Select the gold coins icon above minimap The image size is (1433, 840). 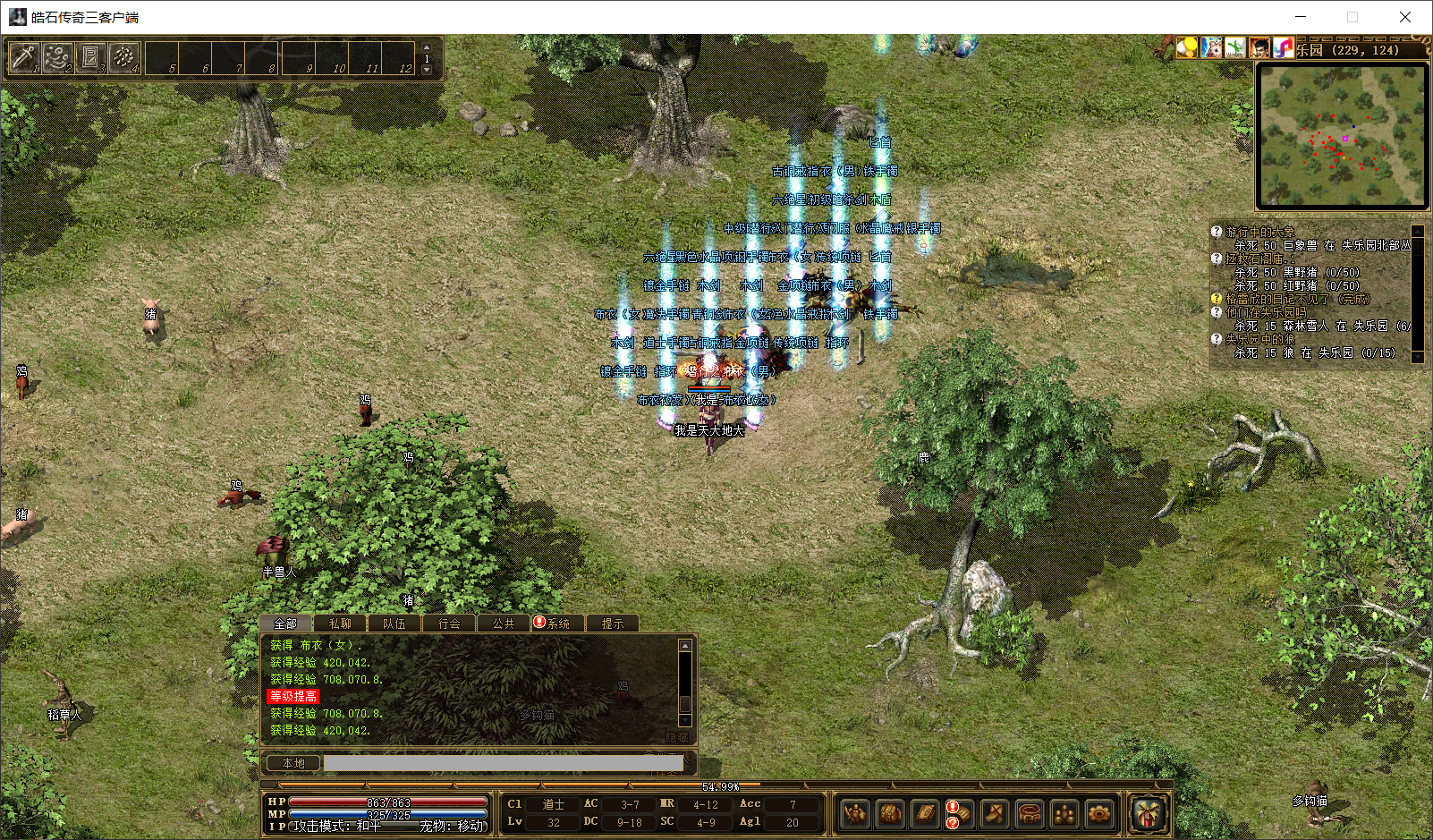tap(1187, 47)
